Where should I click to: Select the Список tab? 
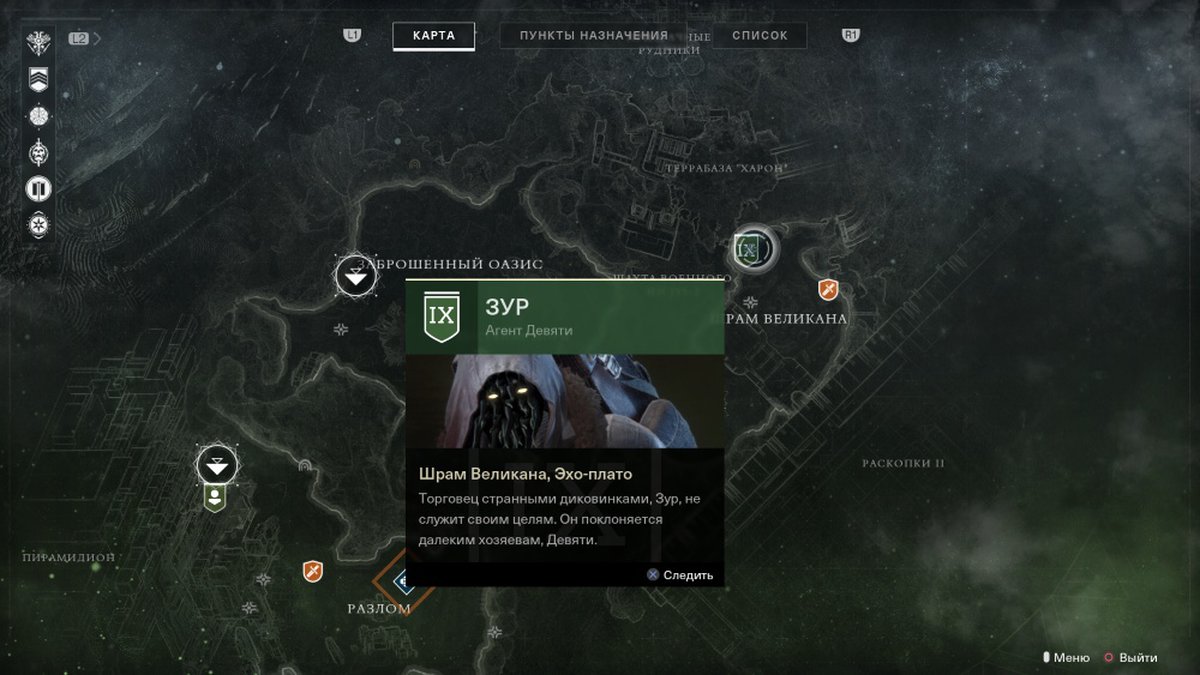pyautogui.click(x=759, y=35)
